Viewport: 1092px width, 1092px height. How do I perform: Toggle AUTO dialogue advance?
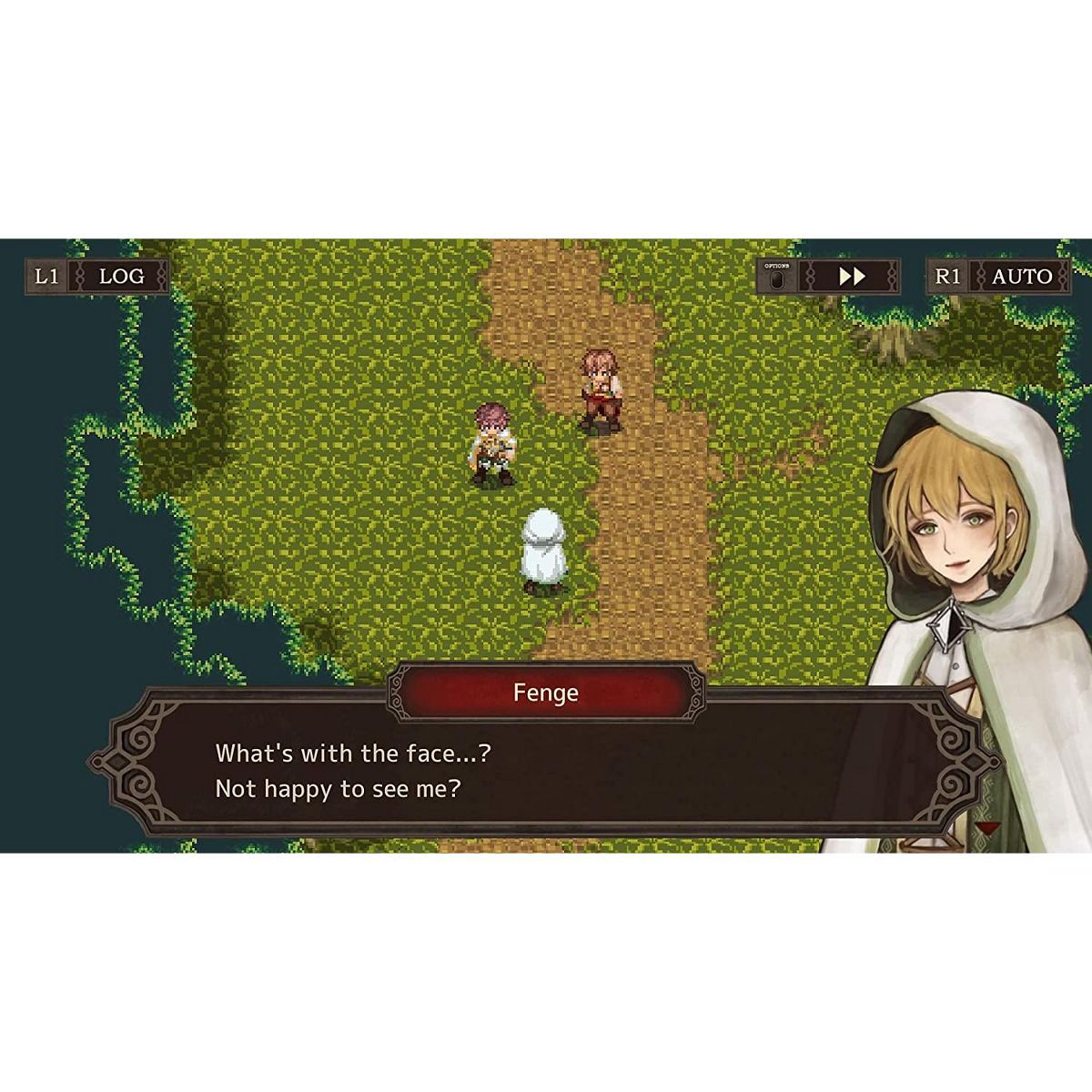coord(1021,277)
